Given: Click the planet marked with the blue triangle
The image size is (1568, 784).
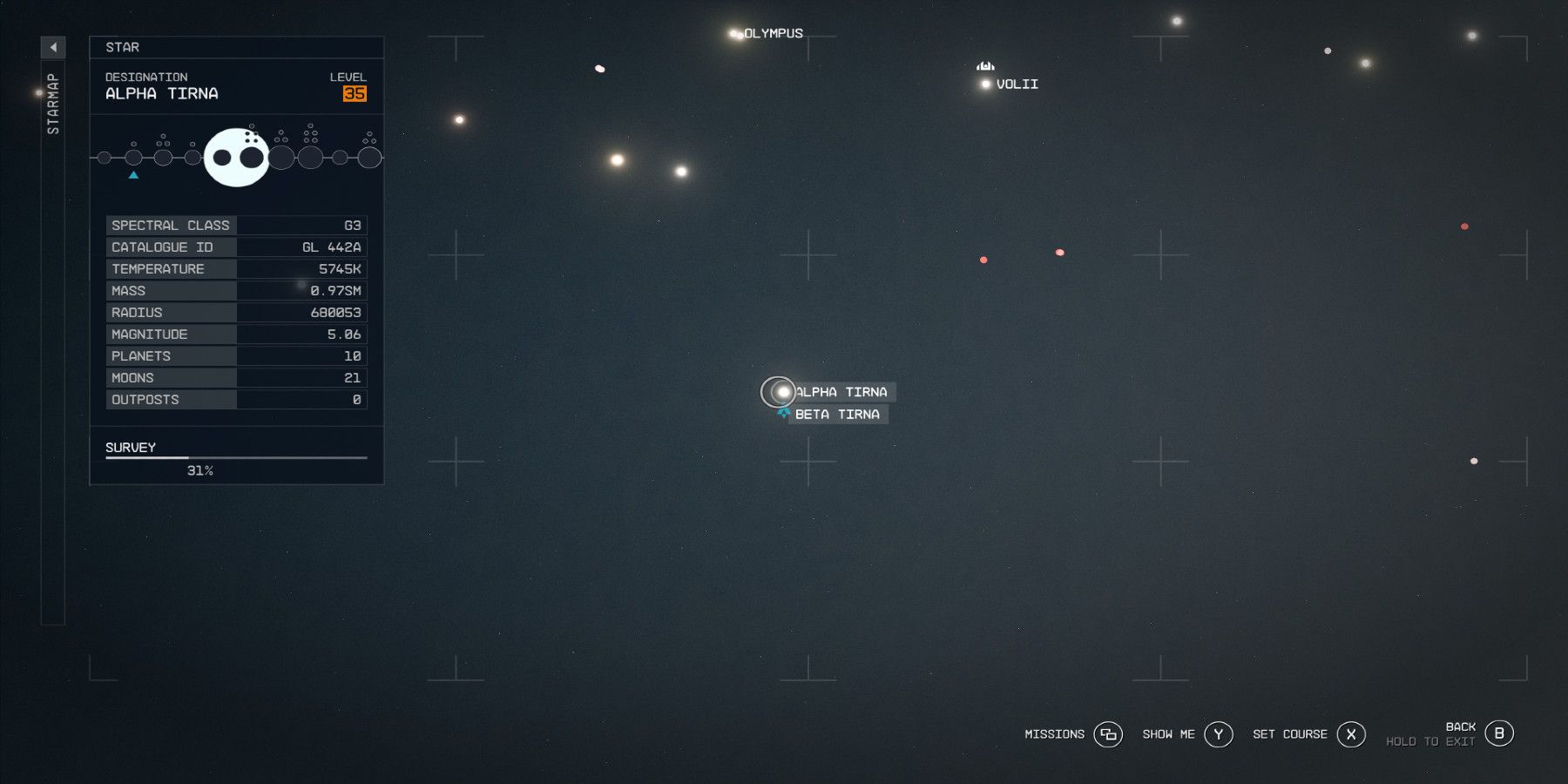Looking at the screenshot, I should coord(133,158).
